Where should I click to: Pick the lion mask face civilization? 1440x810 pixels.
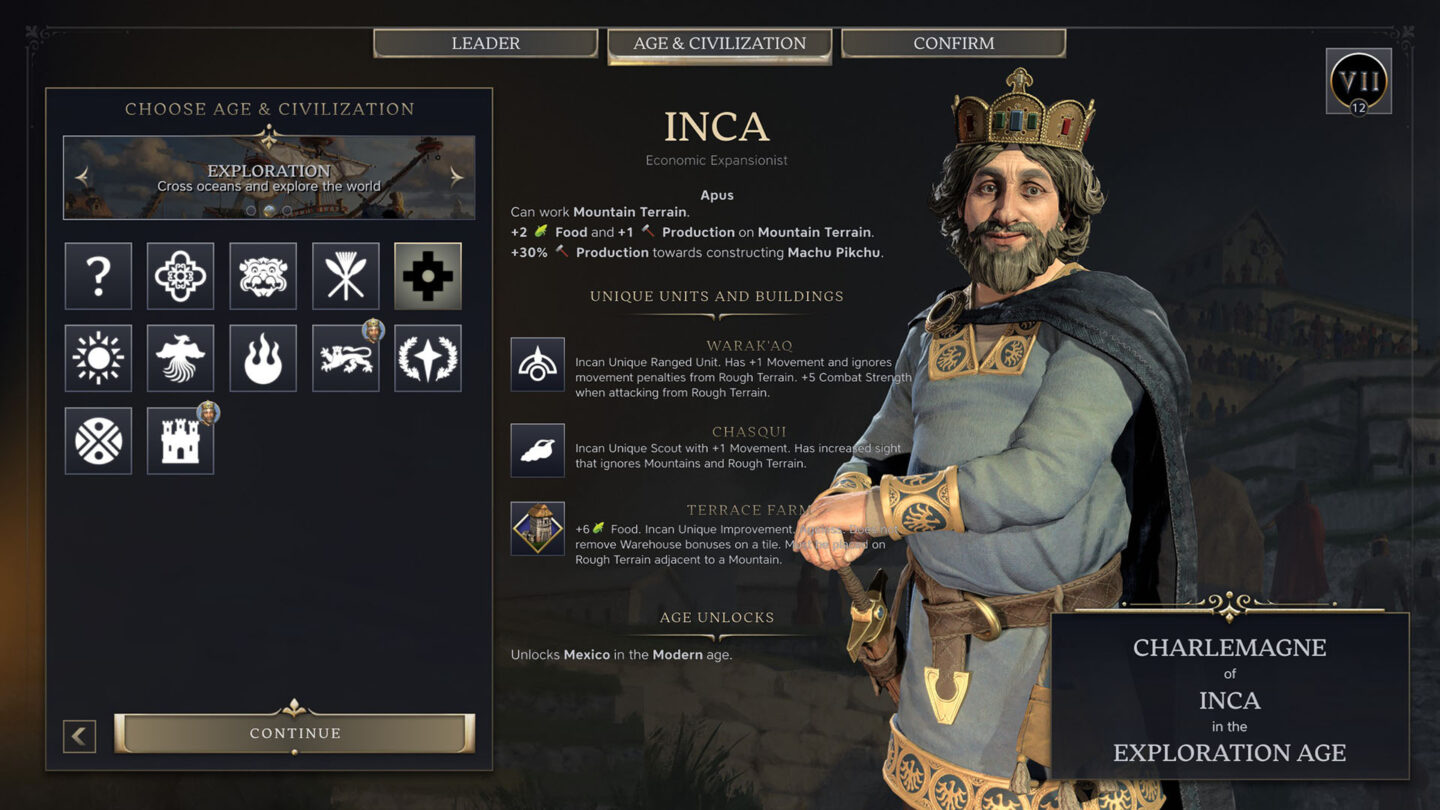263,276
